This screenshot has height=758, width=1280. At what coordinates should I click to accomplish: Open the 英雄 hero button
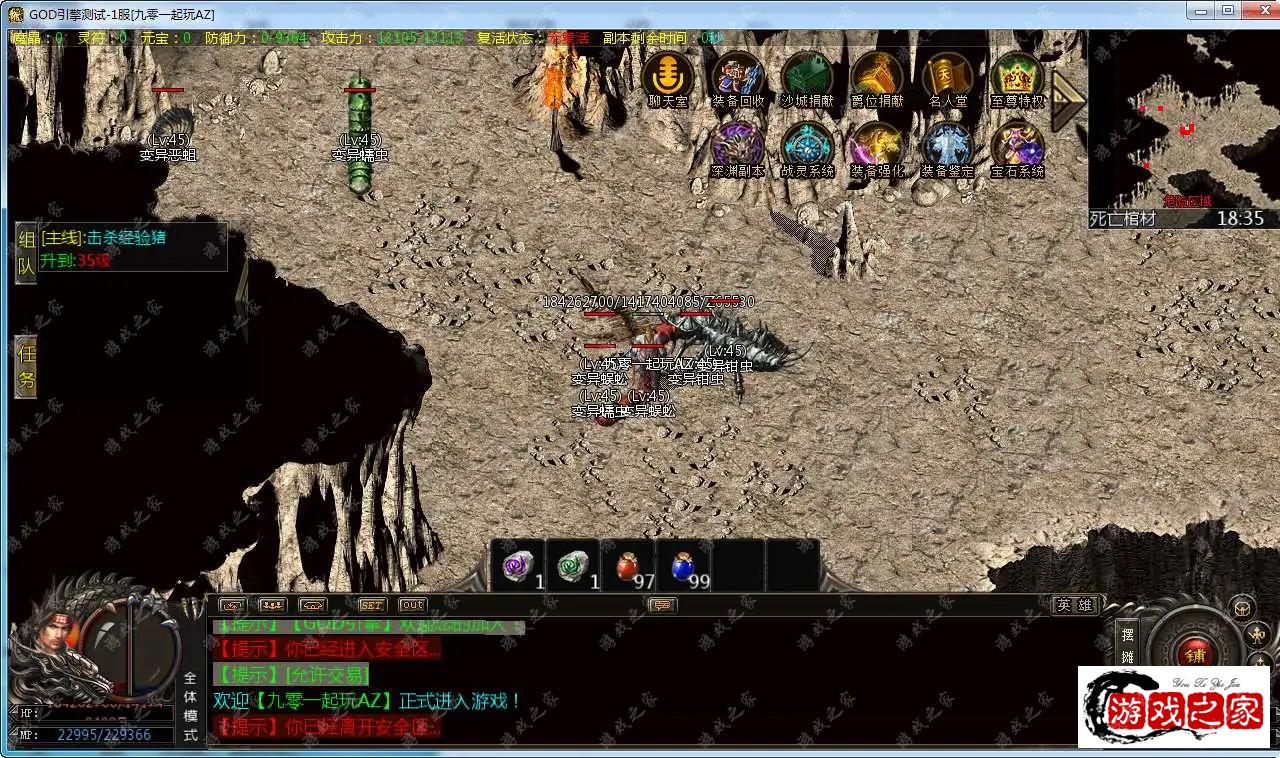click(x=1075, y=605)
